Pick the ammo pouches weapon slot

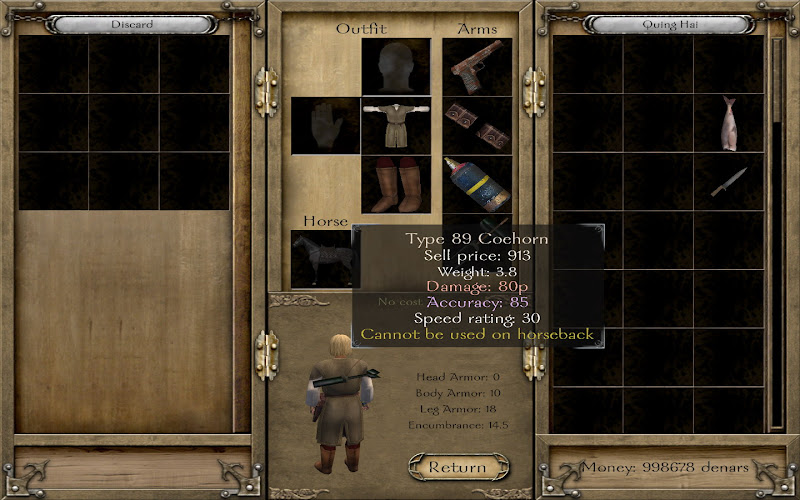[477, 125]
